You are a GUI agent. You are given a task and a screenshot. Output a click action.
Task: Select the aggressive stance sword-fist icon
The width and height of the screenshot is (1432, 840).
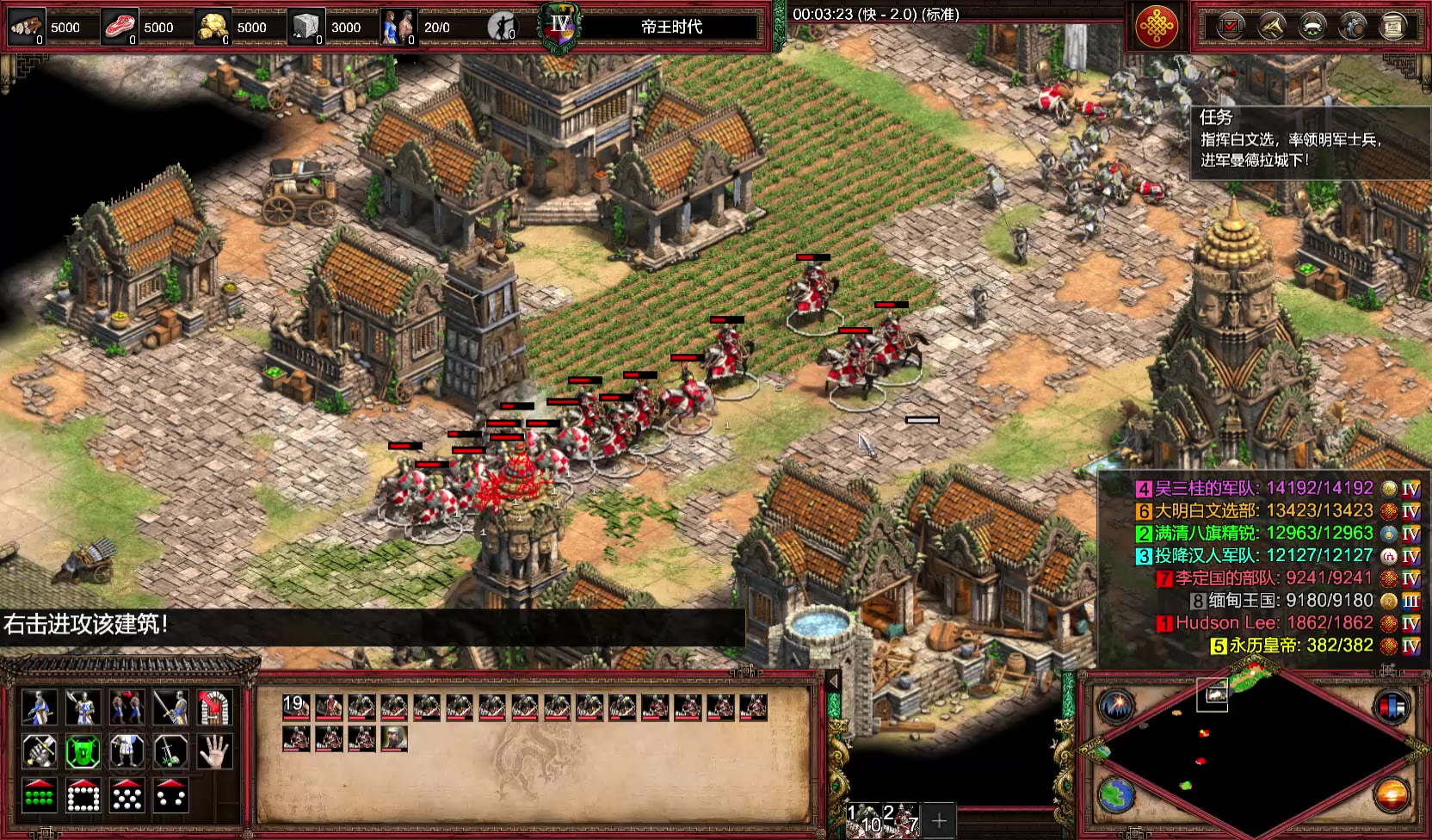coord(39,752)
